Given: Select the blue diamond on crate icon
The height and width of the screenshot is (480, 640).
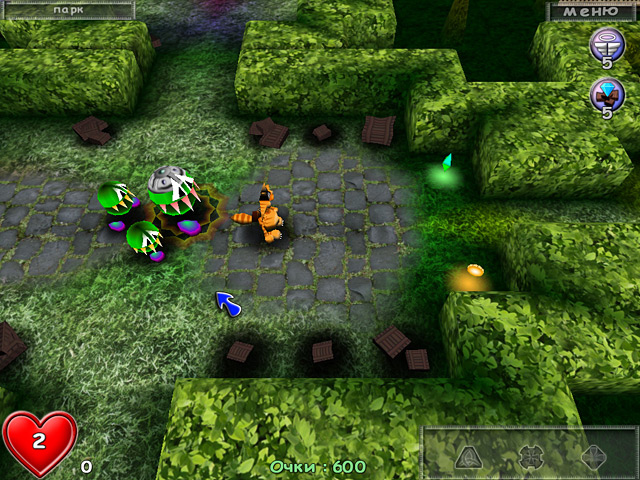Looking at the screenshot, I should pos(605,96).
